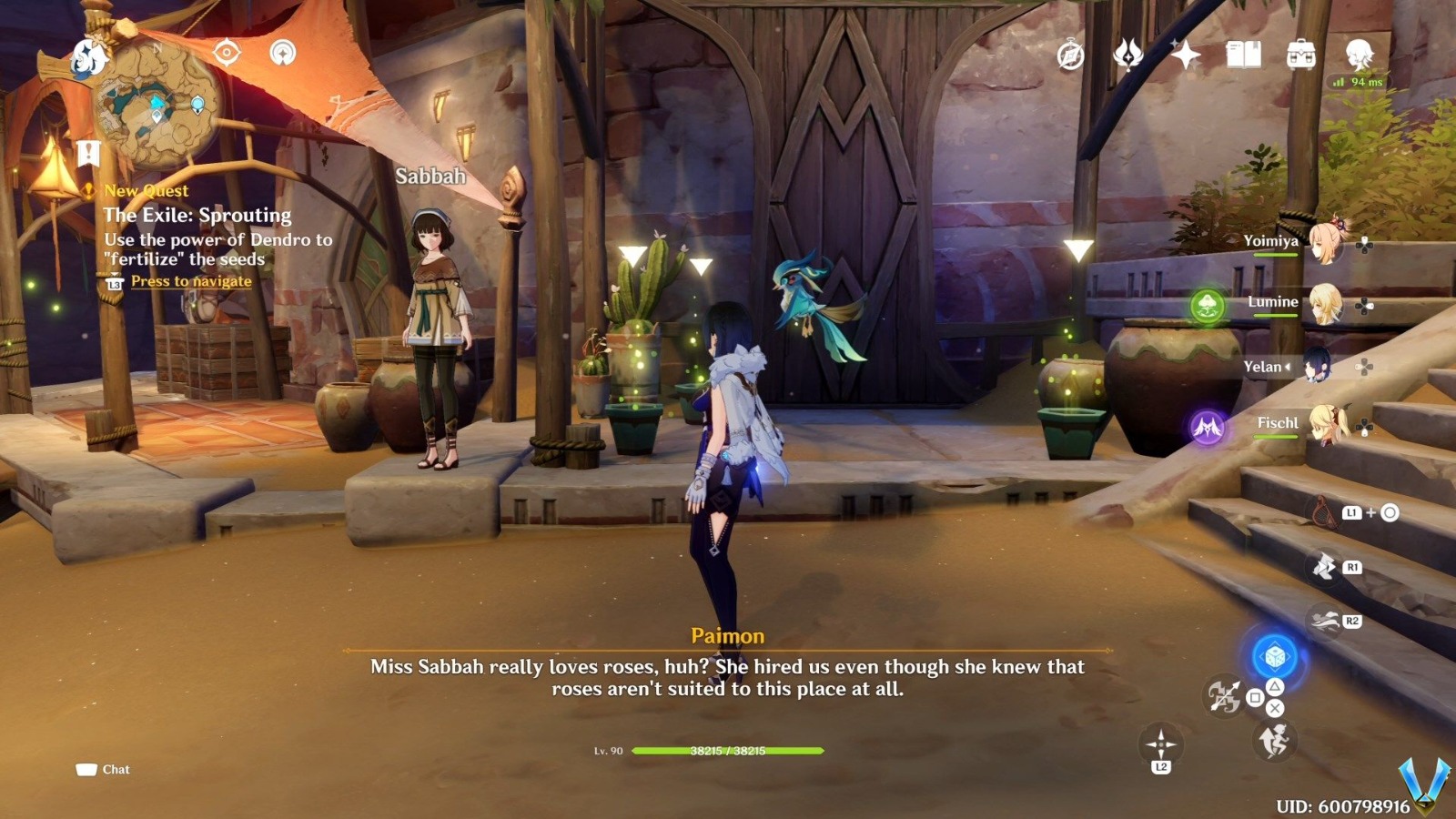1456x819 pixels.
Task: Open the character profile head icon
Action: pos(1360,56)
